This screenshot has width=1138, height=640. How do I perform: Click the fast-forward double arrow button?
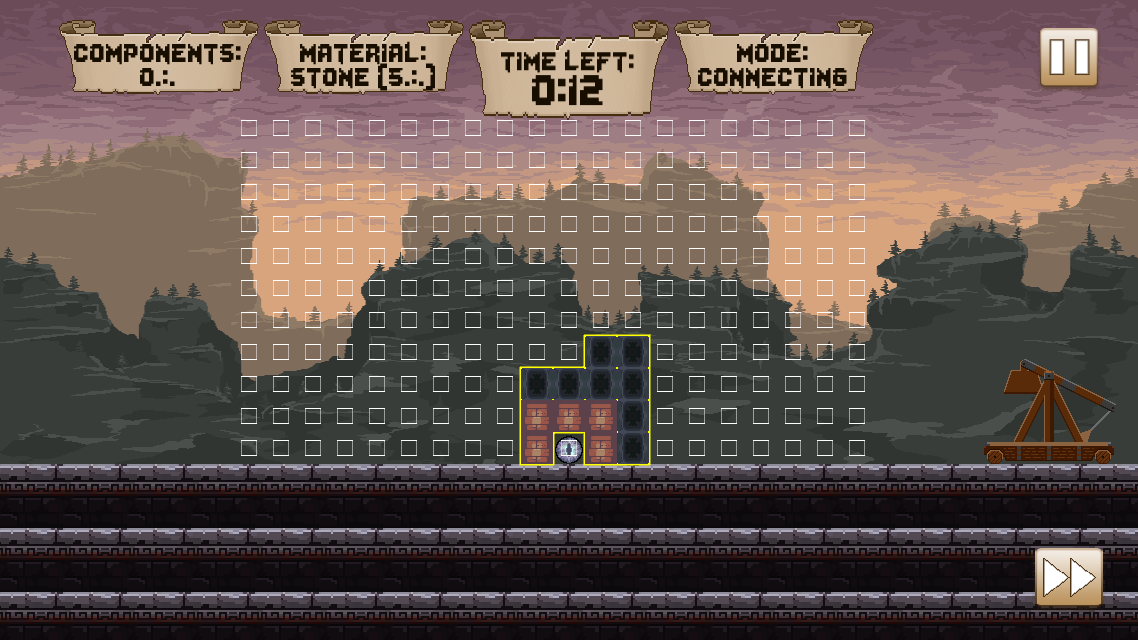1068,576
